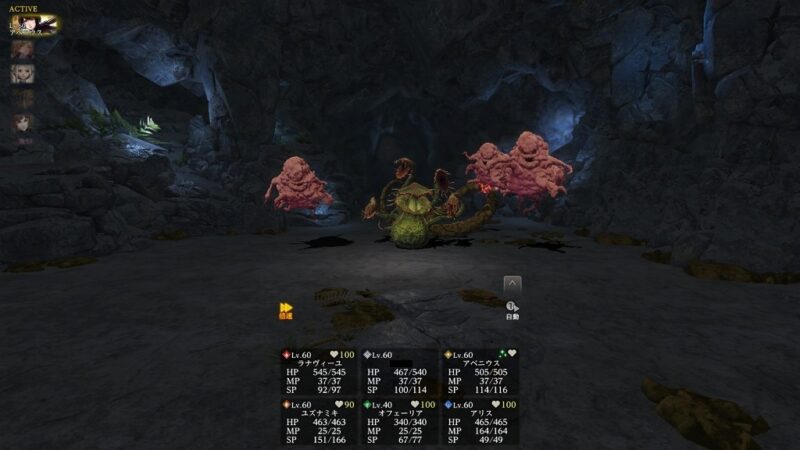Expand the panel with the up-arrow button
This screenshot has height=450, width=800.
pyautogui.click(x=512, y=284)
